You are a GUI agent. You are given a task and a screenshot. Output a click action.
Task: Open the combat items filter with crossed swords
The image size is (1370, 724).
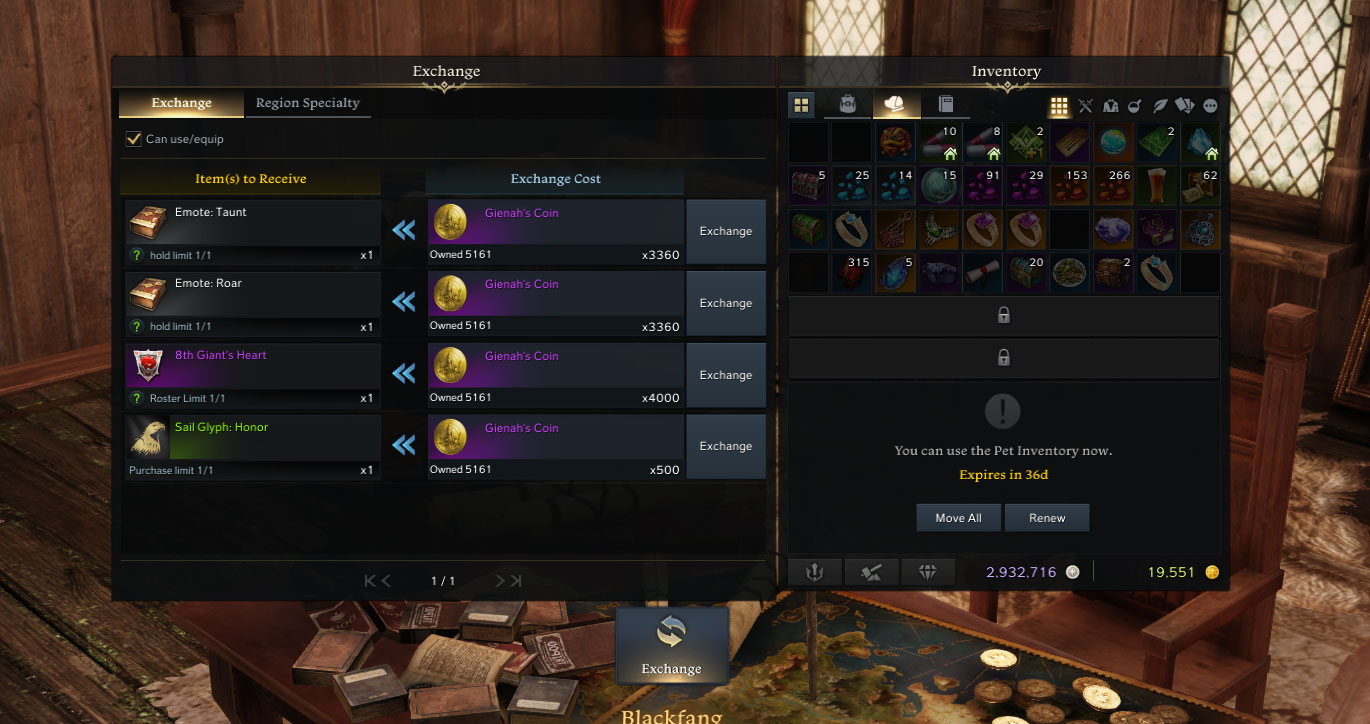click(x=1085, y=105)
